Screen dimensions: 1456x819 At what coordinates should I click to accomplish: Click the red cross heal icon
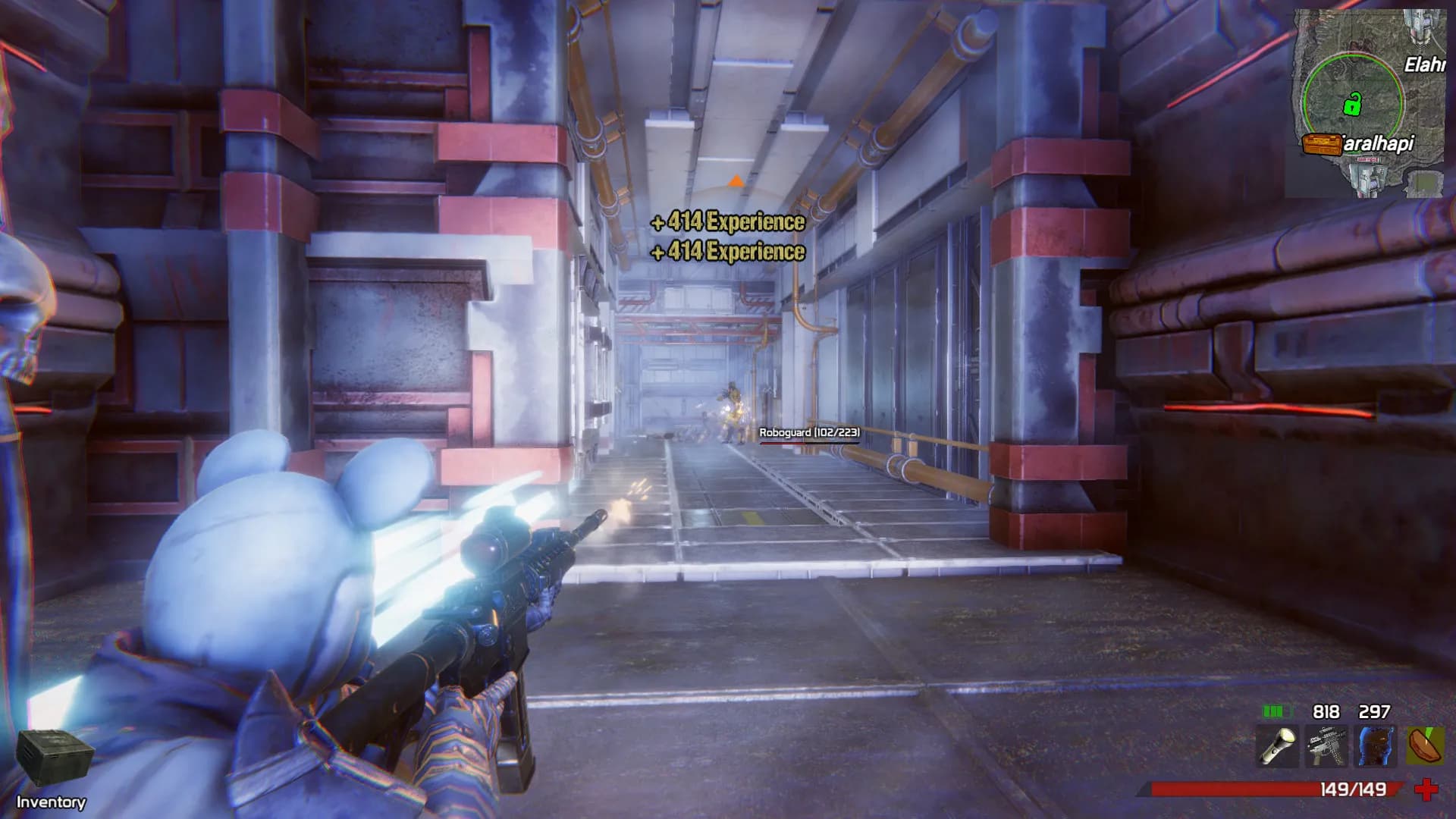1426,789
